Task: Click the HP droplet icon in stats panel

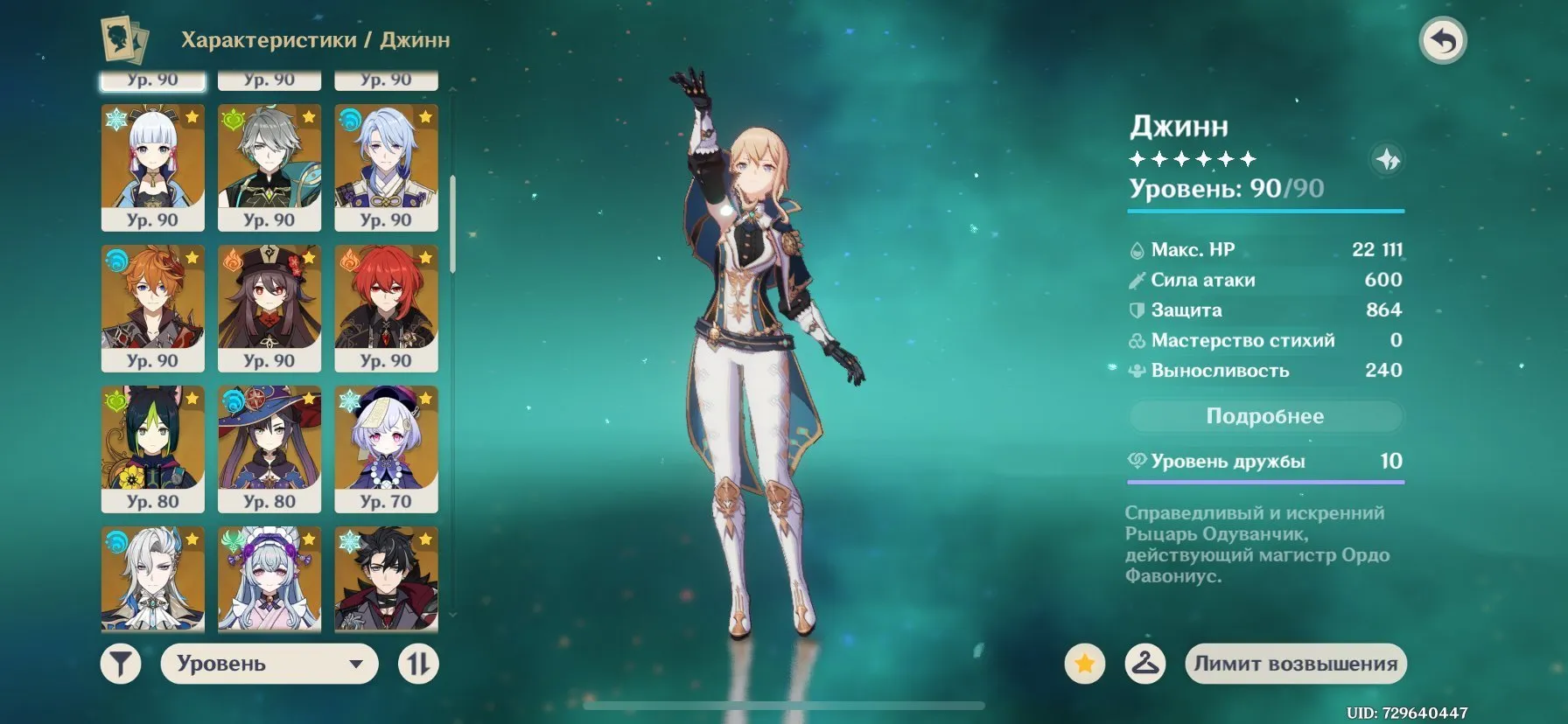Action: pos(1137,249)
